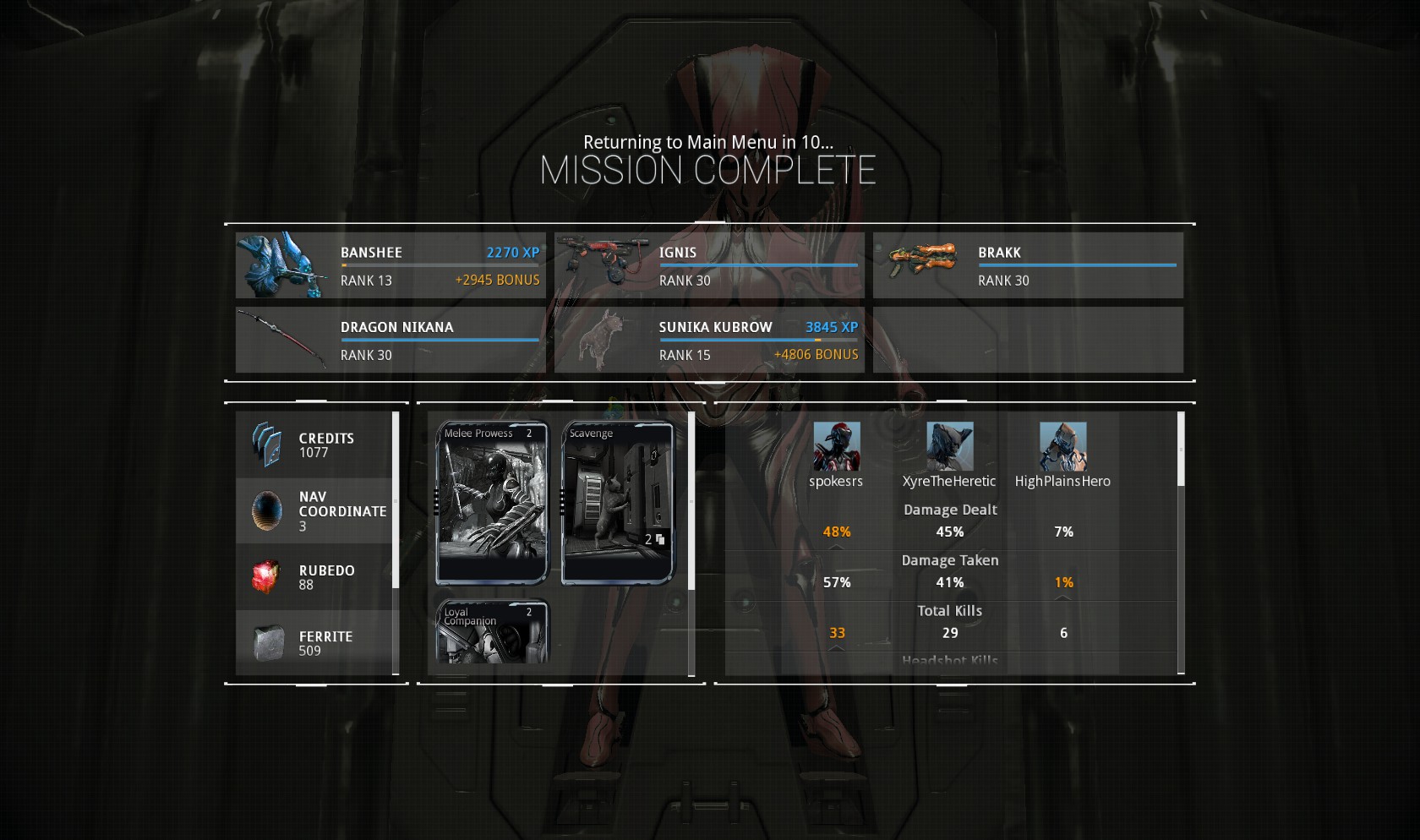Open the Sunika Kubrow XP panel
This screenshot has width=1420, height=840.
coord(709,340)
